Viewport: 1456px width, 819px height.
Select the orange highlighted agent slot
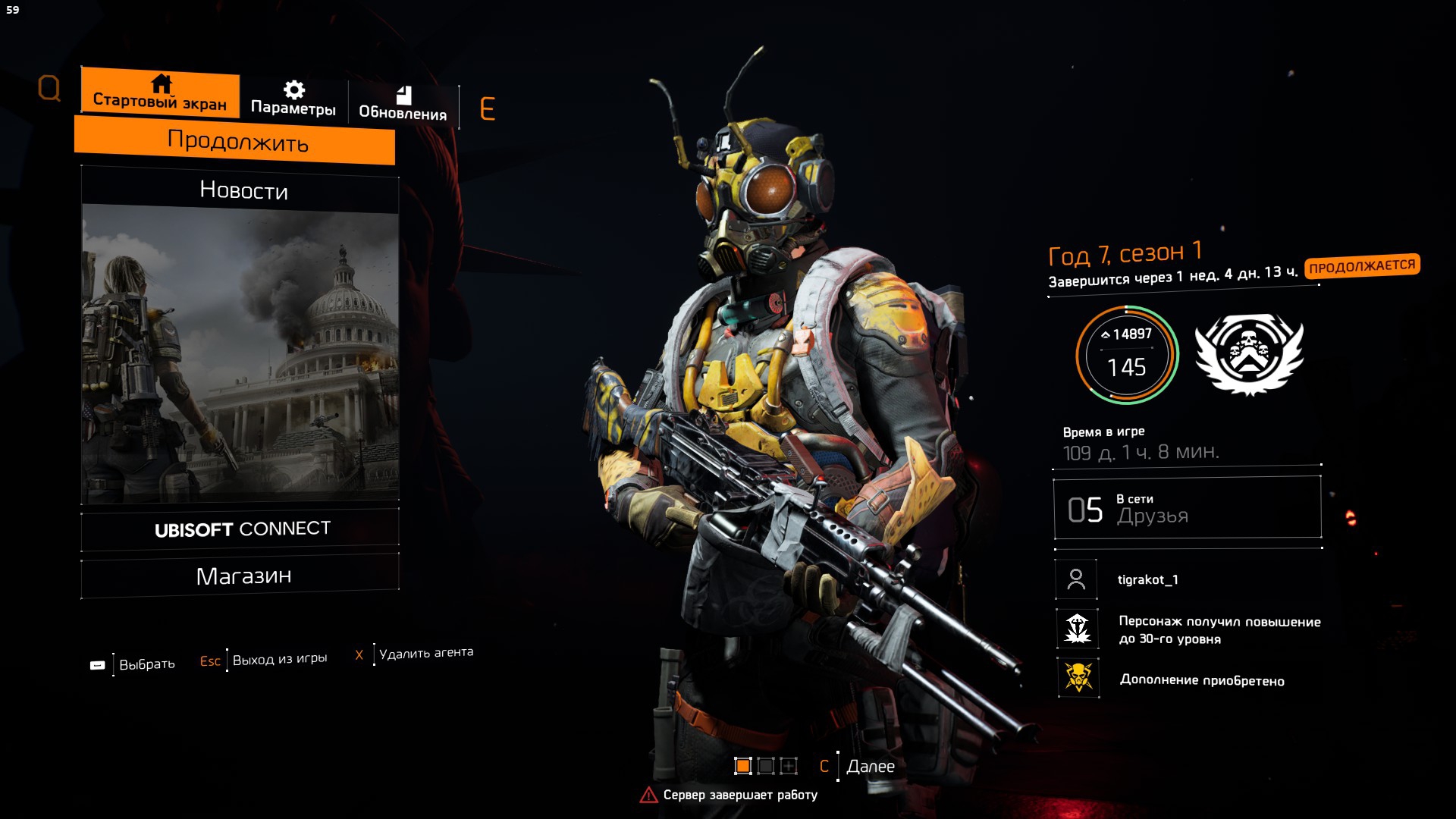743,766
